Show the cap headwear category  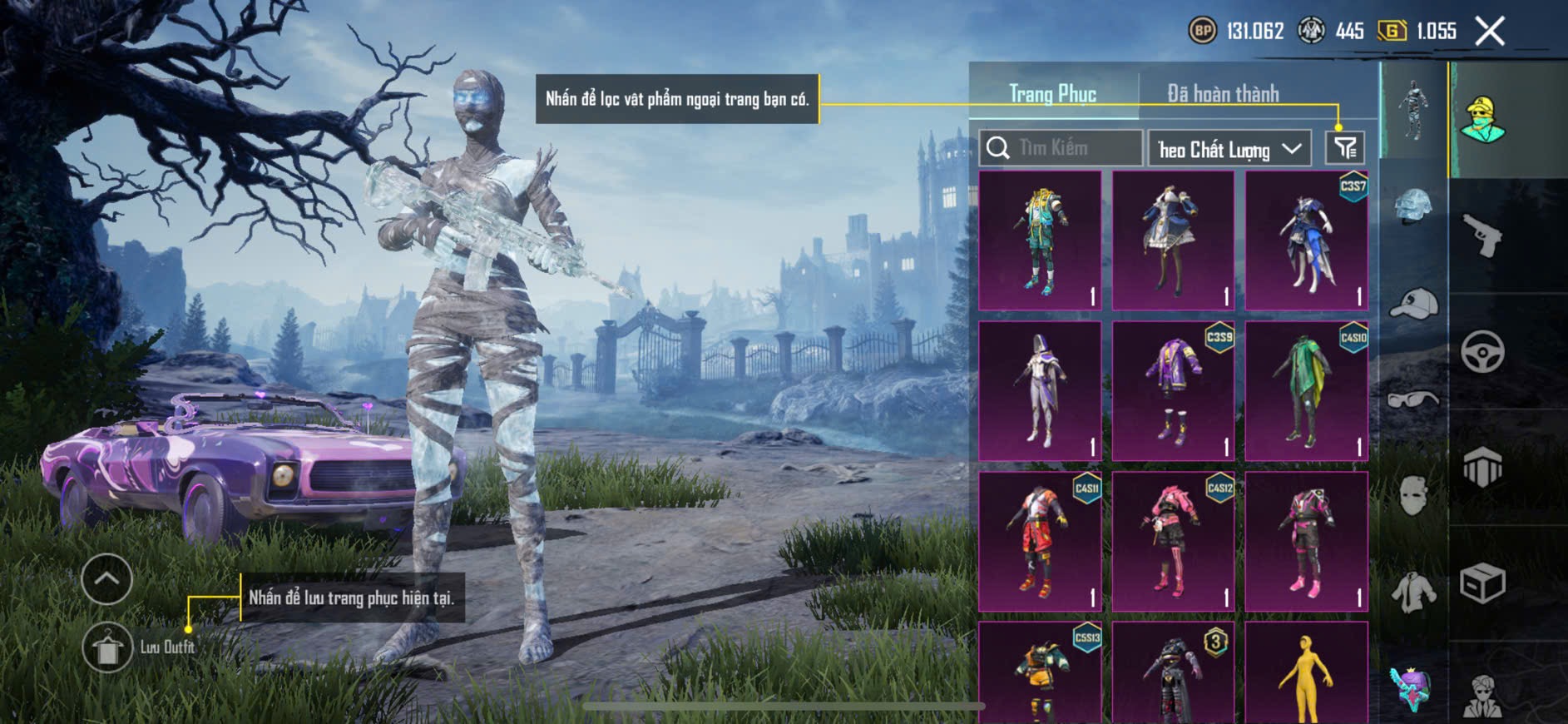pyautogui.click(x=1413, y=304)
